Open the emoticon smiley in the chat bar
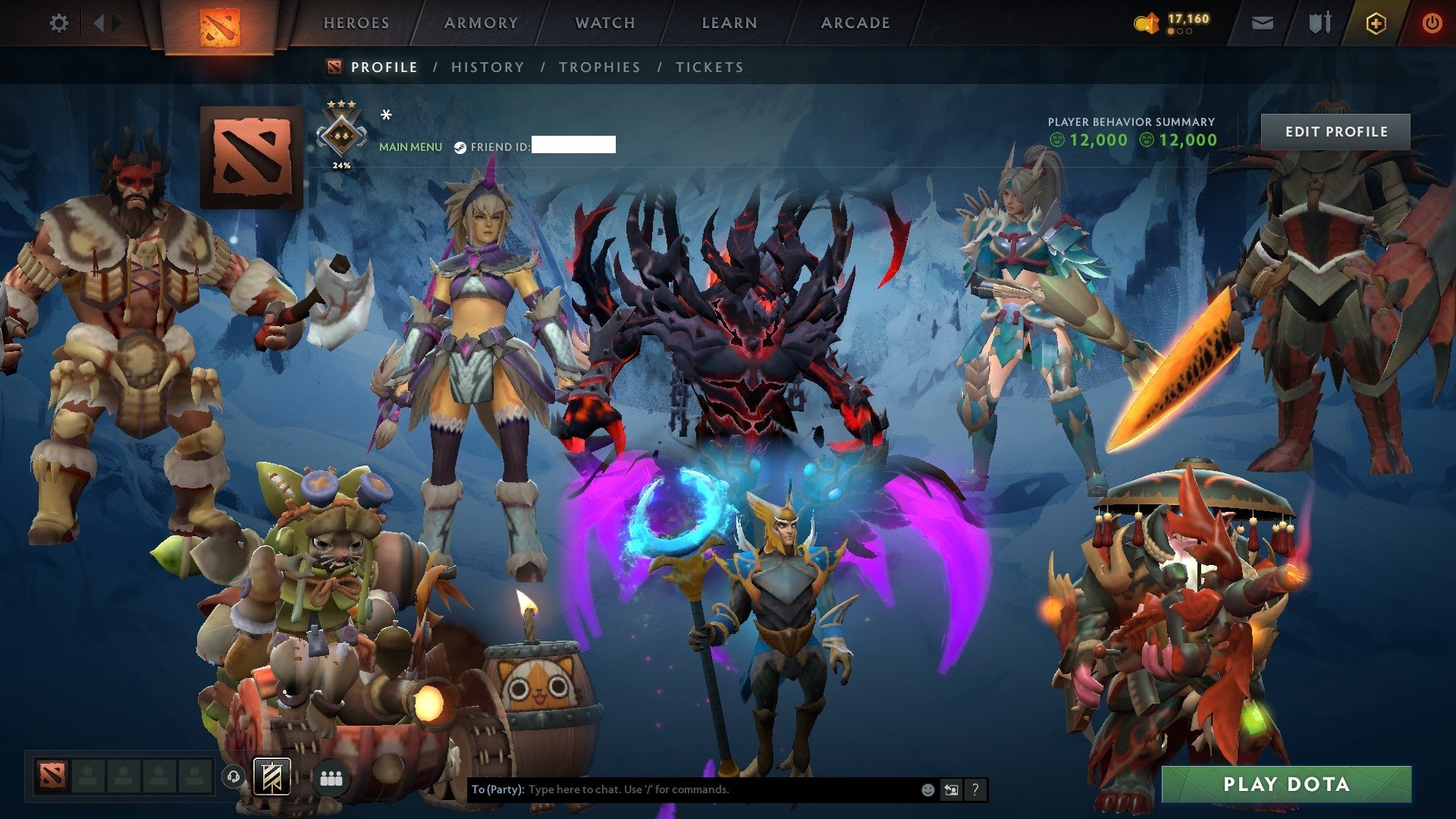This screenshot has width=1456, height=819. [x=927, y=789]
